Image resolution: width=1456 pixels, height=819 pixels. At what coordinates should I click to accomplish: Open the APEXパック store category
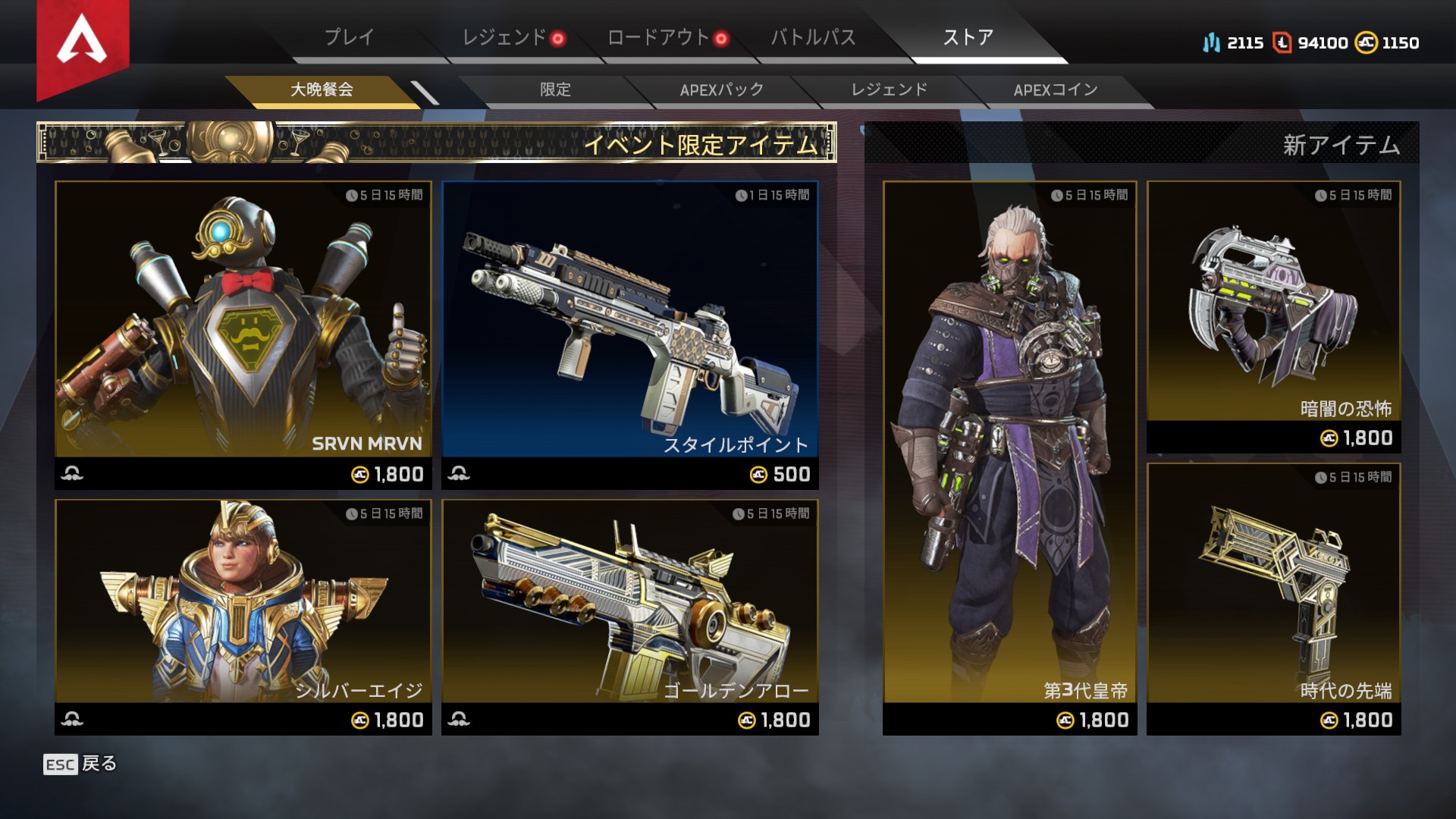(721, 89)
